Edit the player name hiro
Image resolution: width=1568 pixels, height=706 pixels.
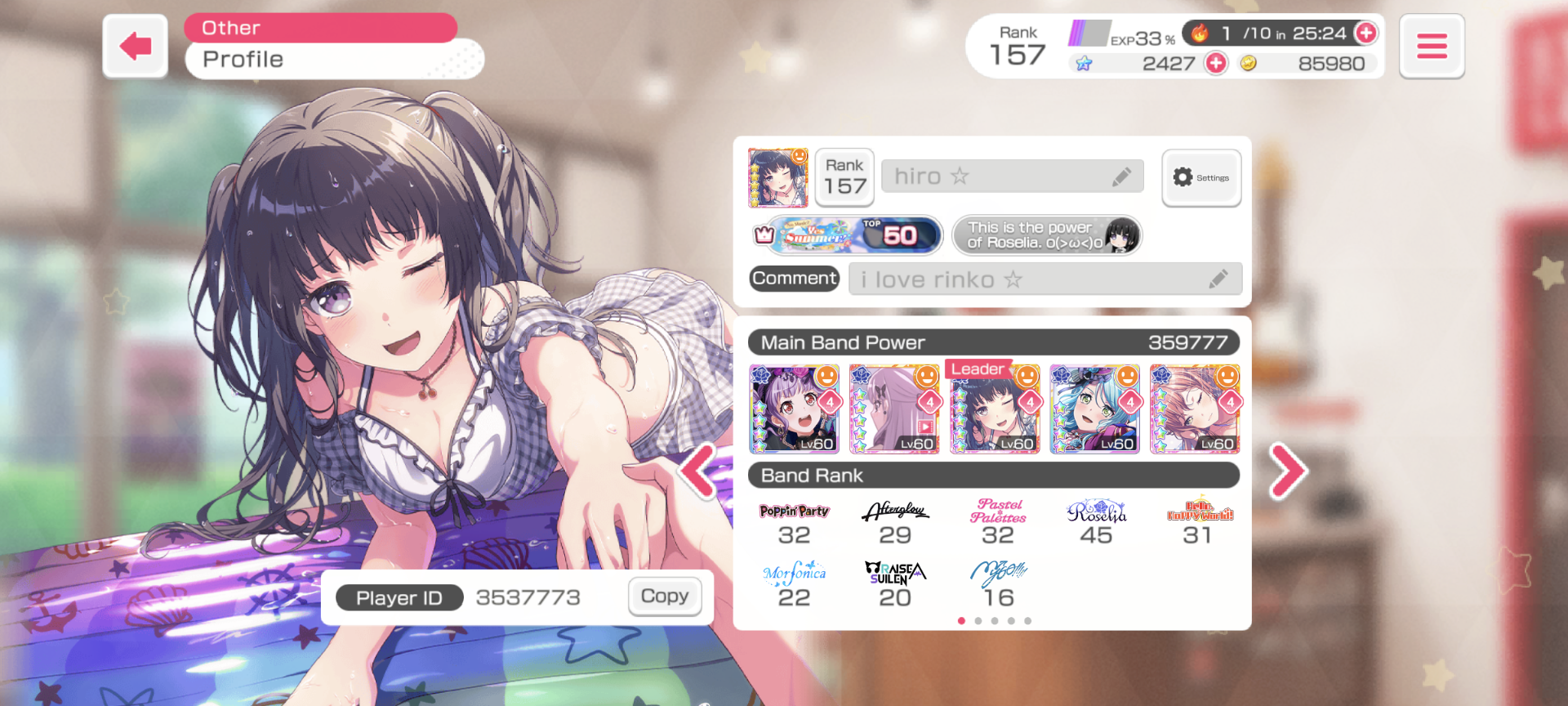[1121, 176]
